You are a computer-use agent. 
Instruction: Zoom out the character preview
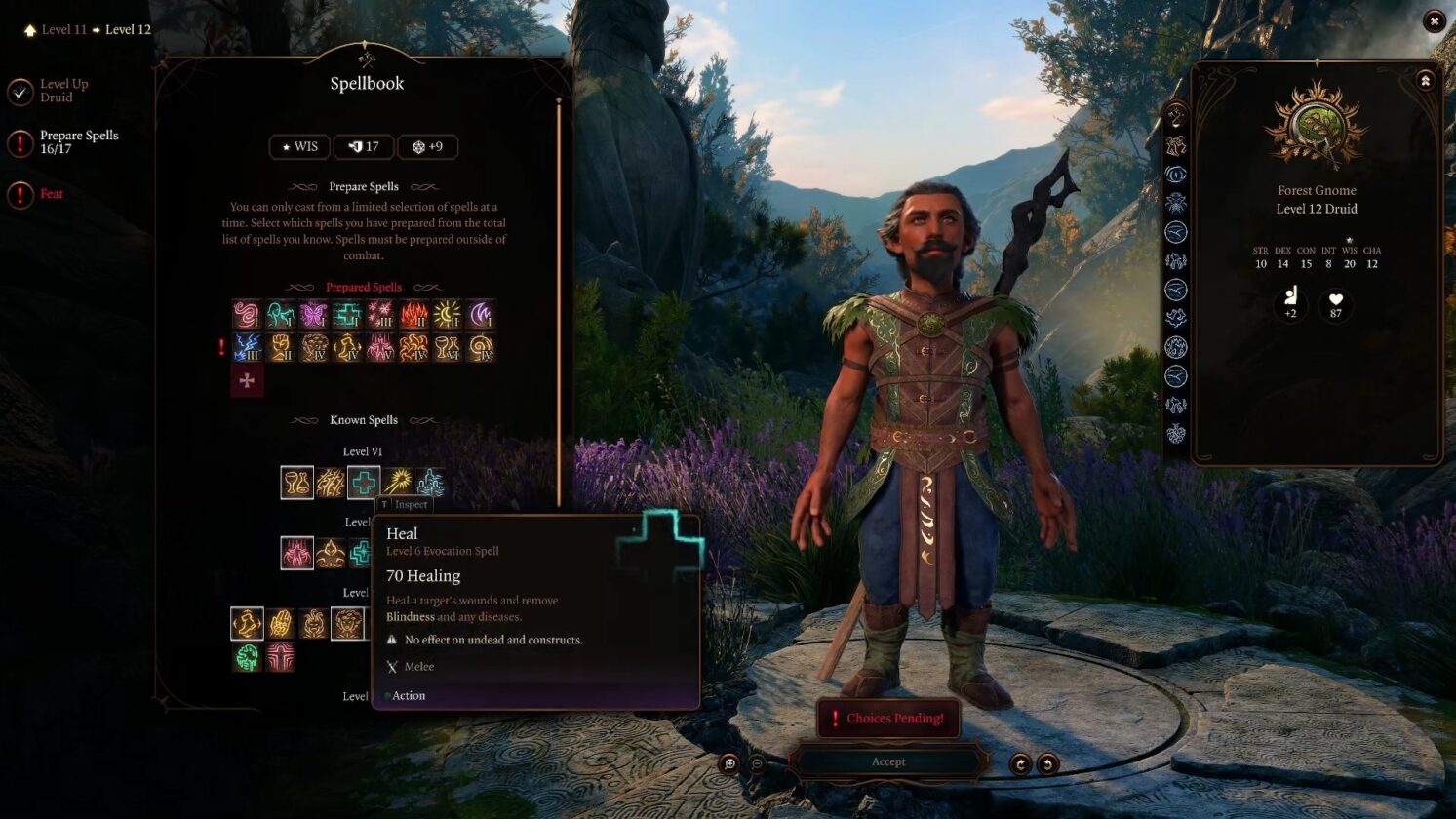[757, 763]
